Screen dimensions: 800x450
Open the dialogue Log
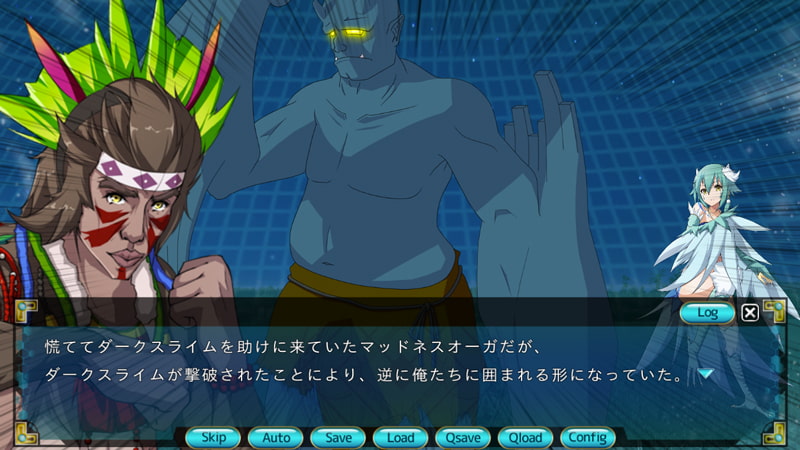click(707, 313)
